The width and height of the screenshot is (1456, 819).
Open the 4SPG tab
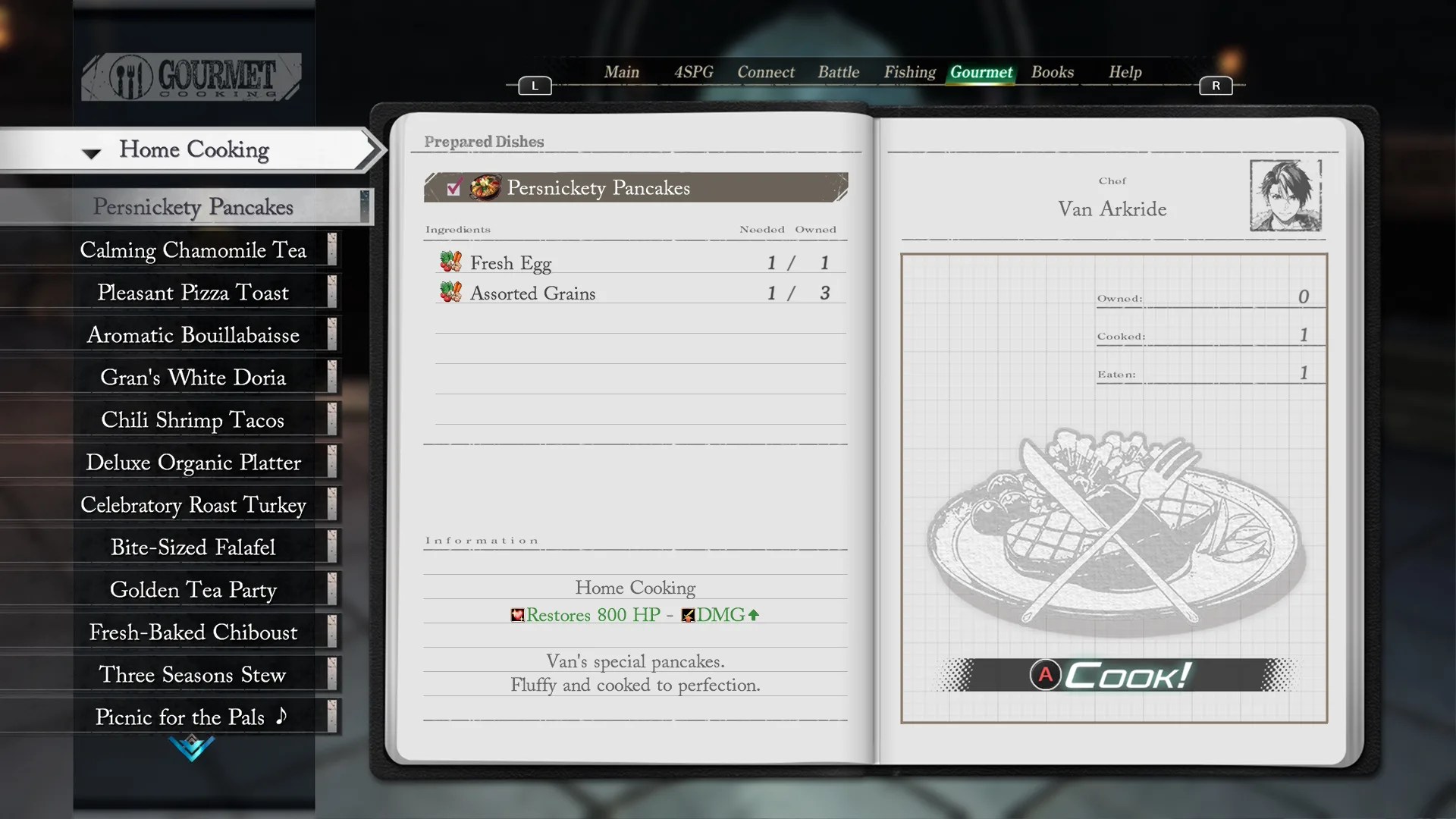point(693,72)
